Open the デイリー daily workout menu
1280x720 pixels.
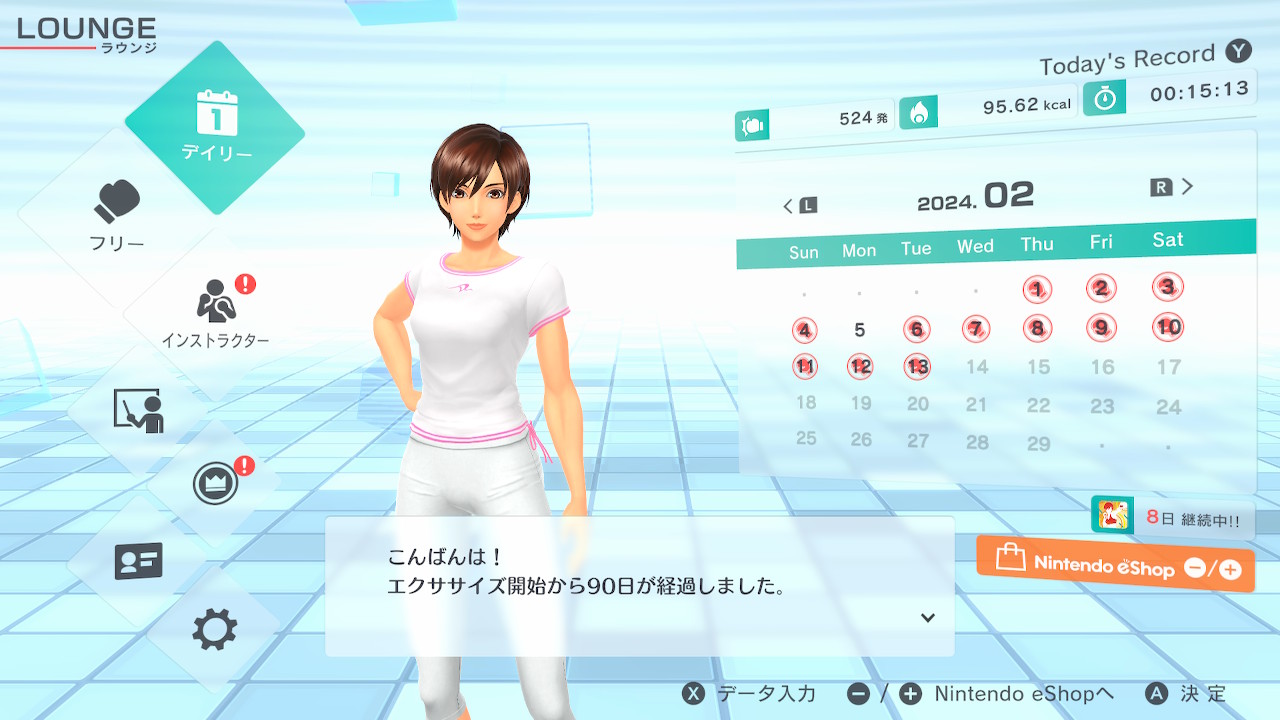pos(216,127)
